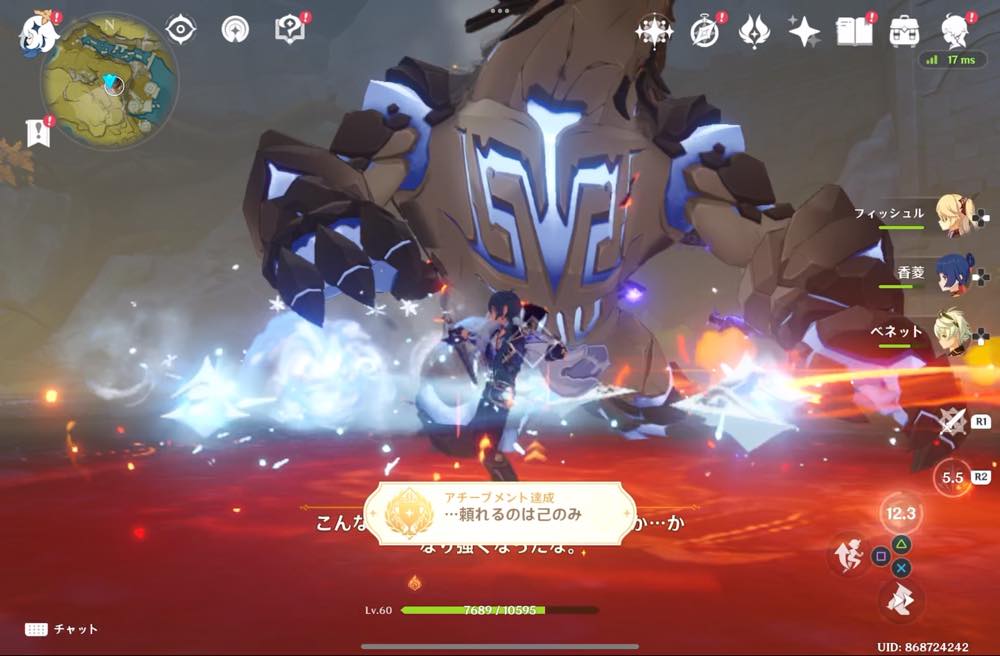Open the アチーブメント達成 achievement popup
This screenshot has width=1000, height=656.
(500, 513)
